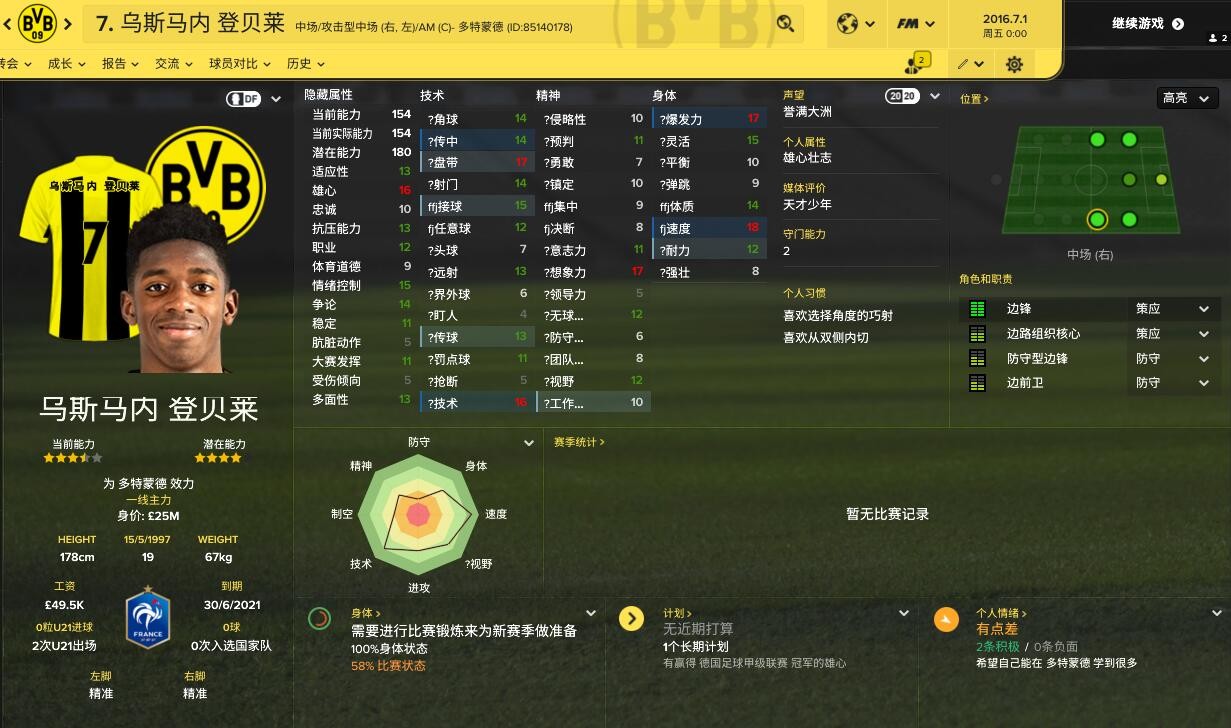Screen dimensions: 1231x728
Task: Open the 报告 reports menu
Action: pos(120,64)
